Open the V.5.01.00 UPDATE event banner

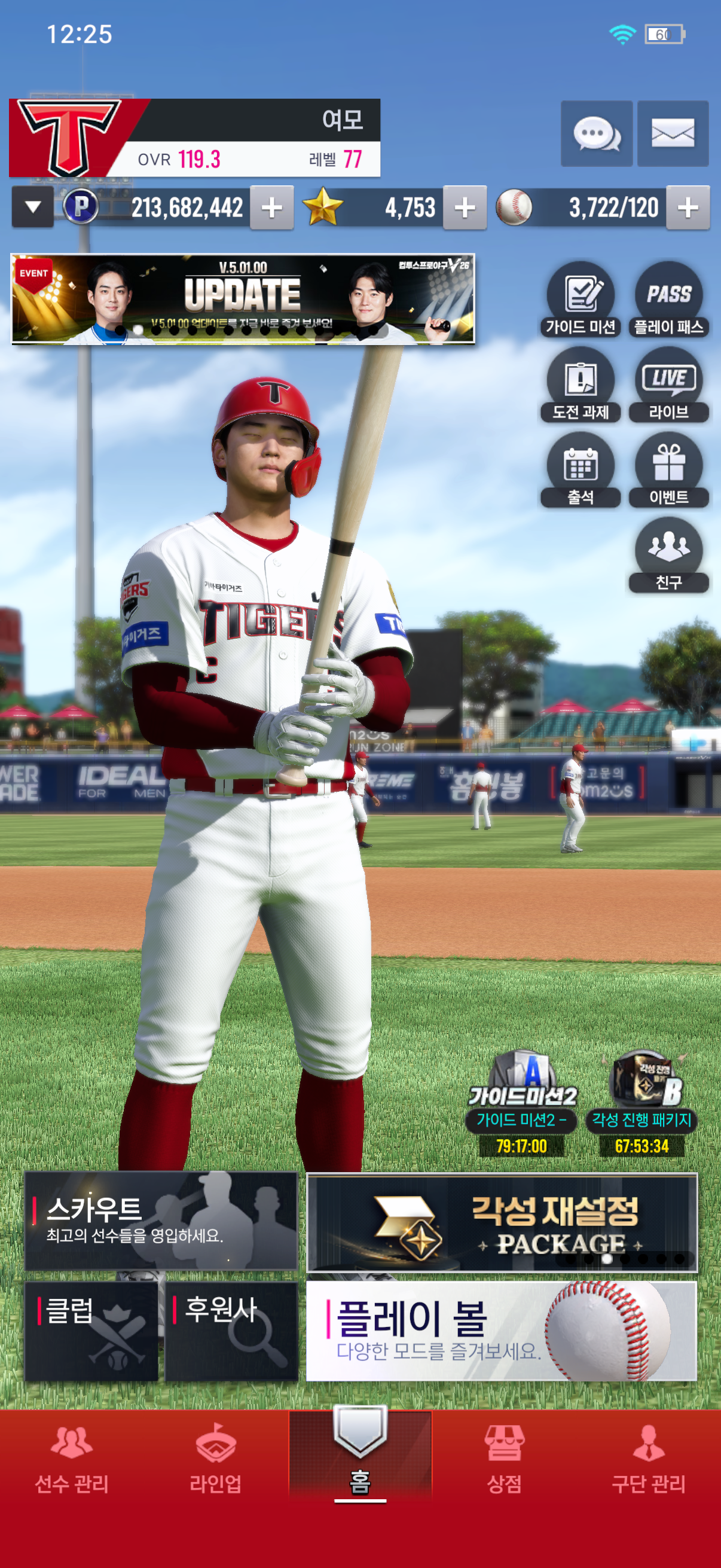pos(243,299)
